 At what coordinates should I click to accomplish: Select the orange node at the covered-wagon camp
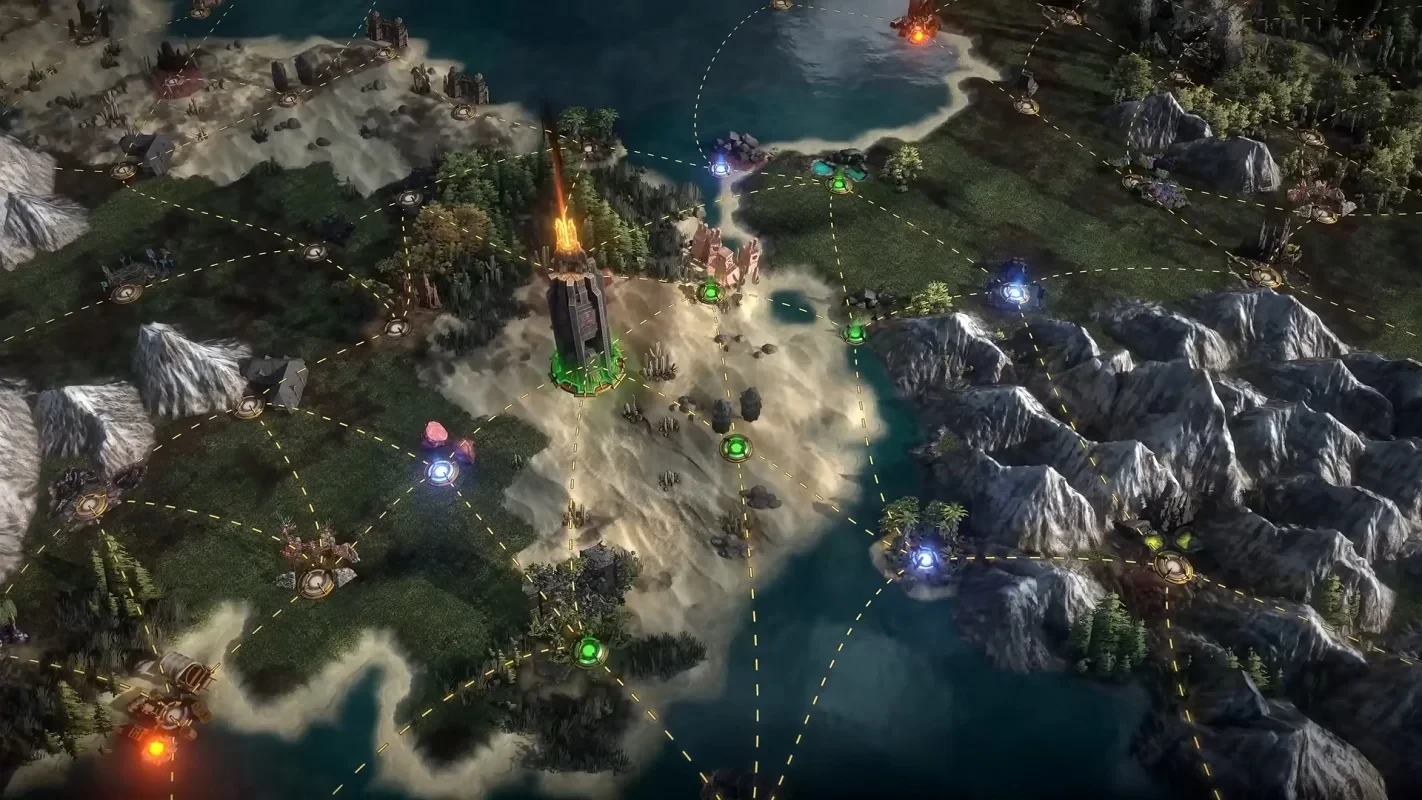[x=156, y=747]
